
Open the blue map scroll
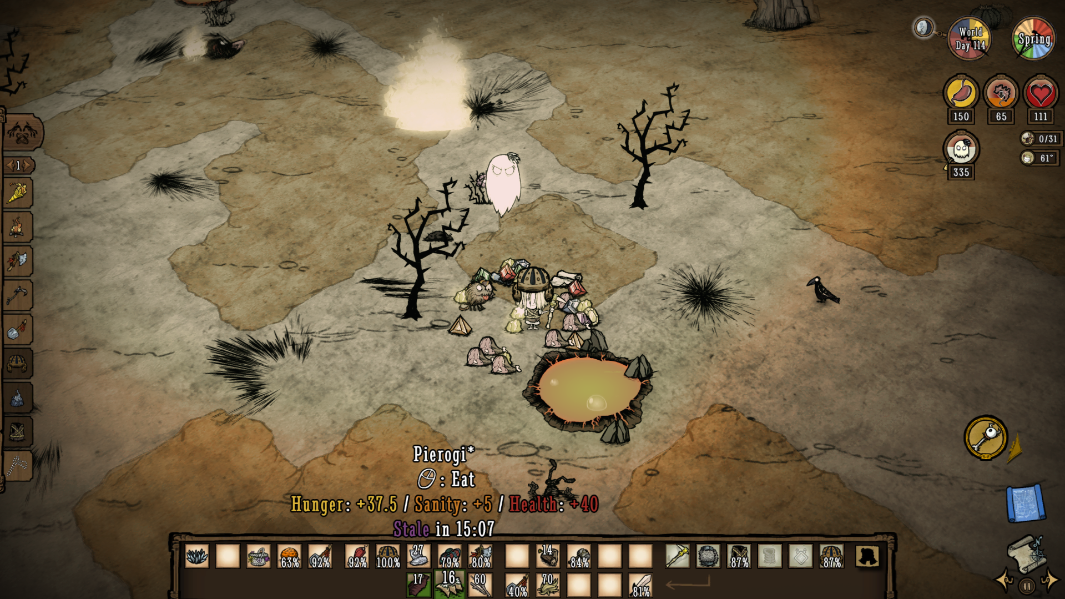pos(1025,502)
